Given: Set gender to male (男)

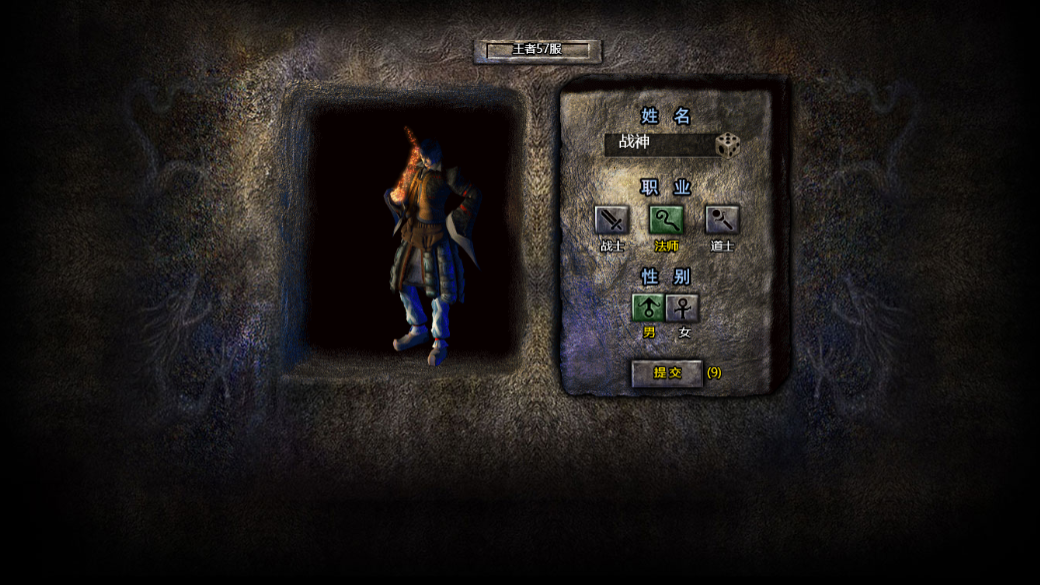Looking at the screenshot, I should coord(648,307).
